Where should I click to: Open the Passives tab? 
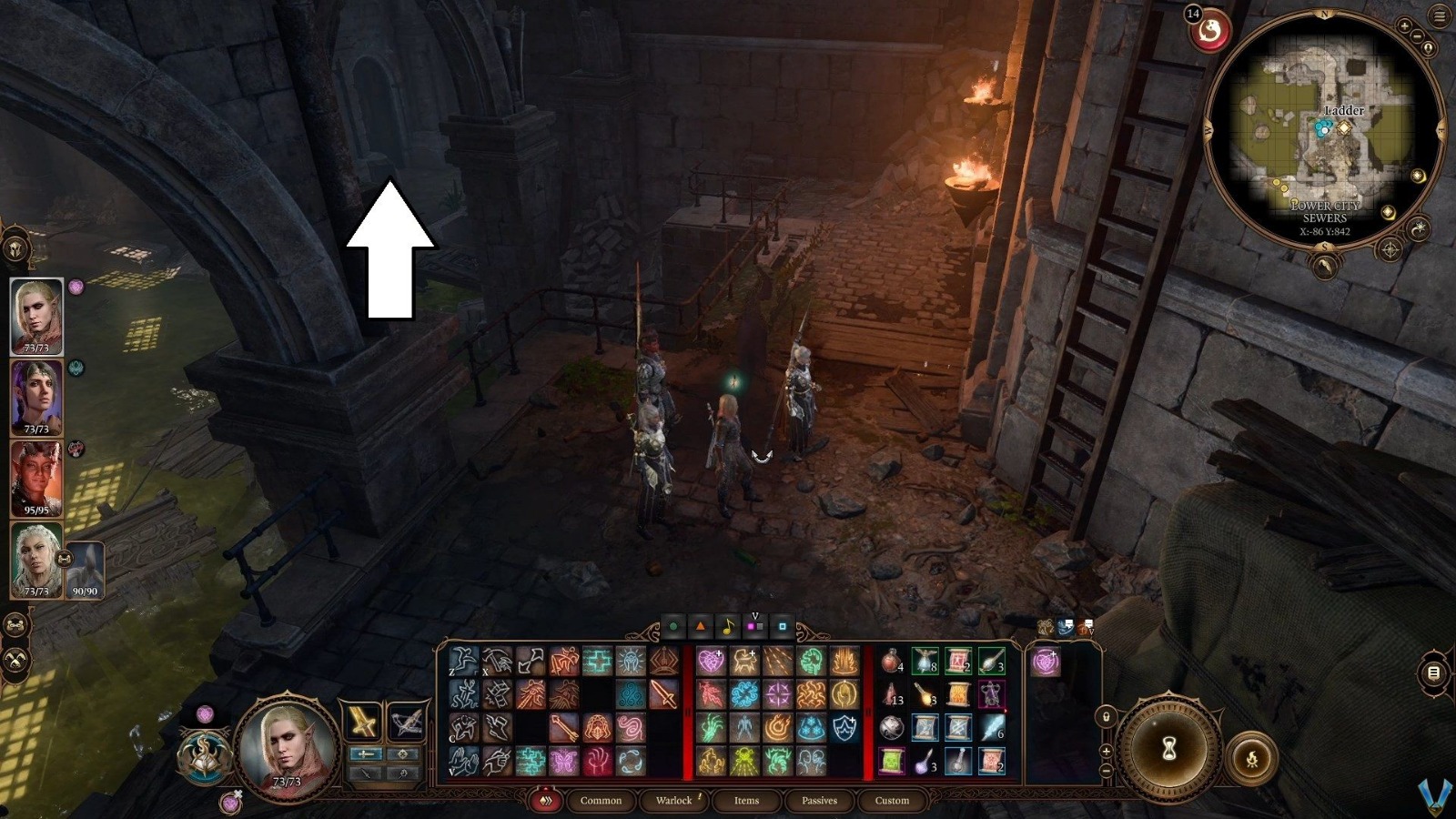(820, 801)
